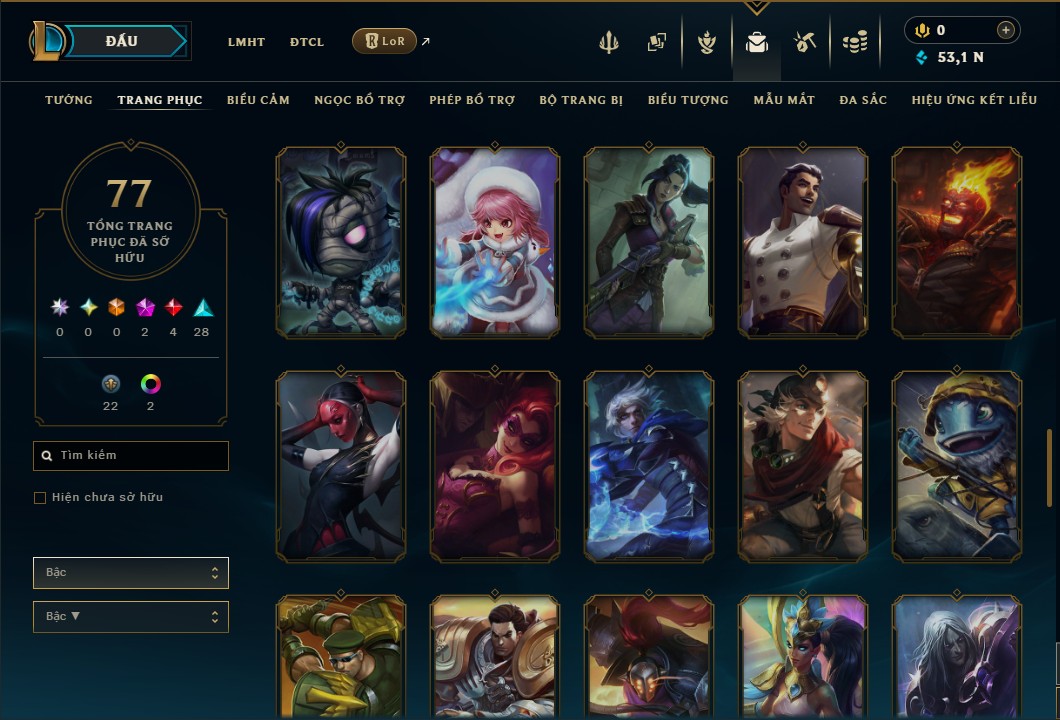Screen dimensions: 1060x720
Task: Toggle the Hiện chưa sở hữu checkbox
Action: [40, 498]
